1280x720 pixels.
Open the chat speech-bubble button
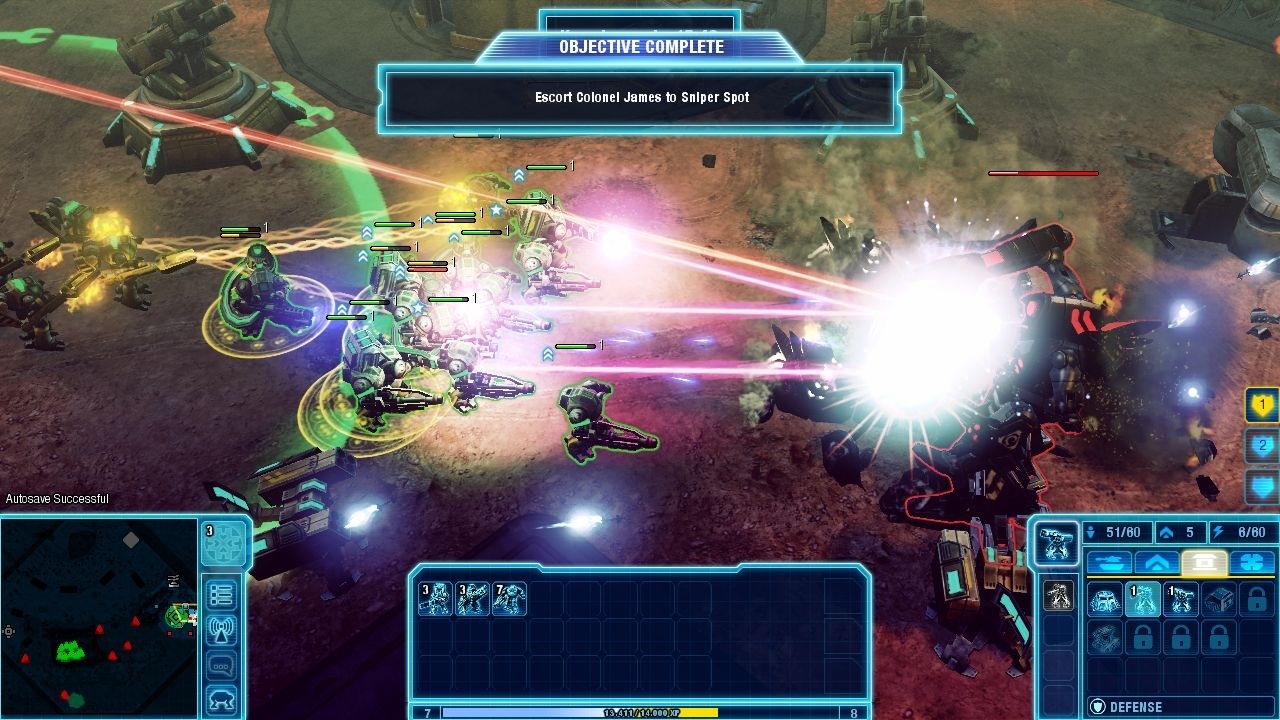click(x=221, y=665)
